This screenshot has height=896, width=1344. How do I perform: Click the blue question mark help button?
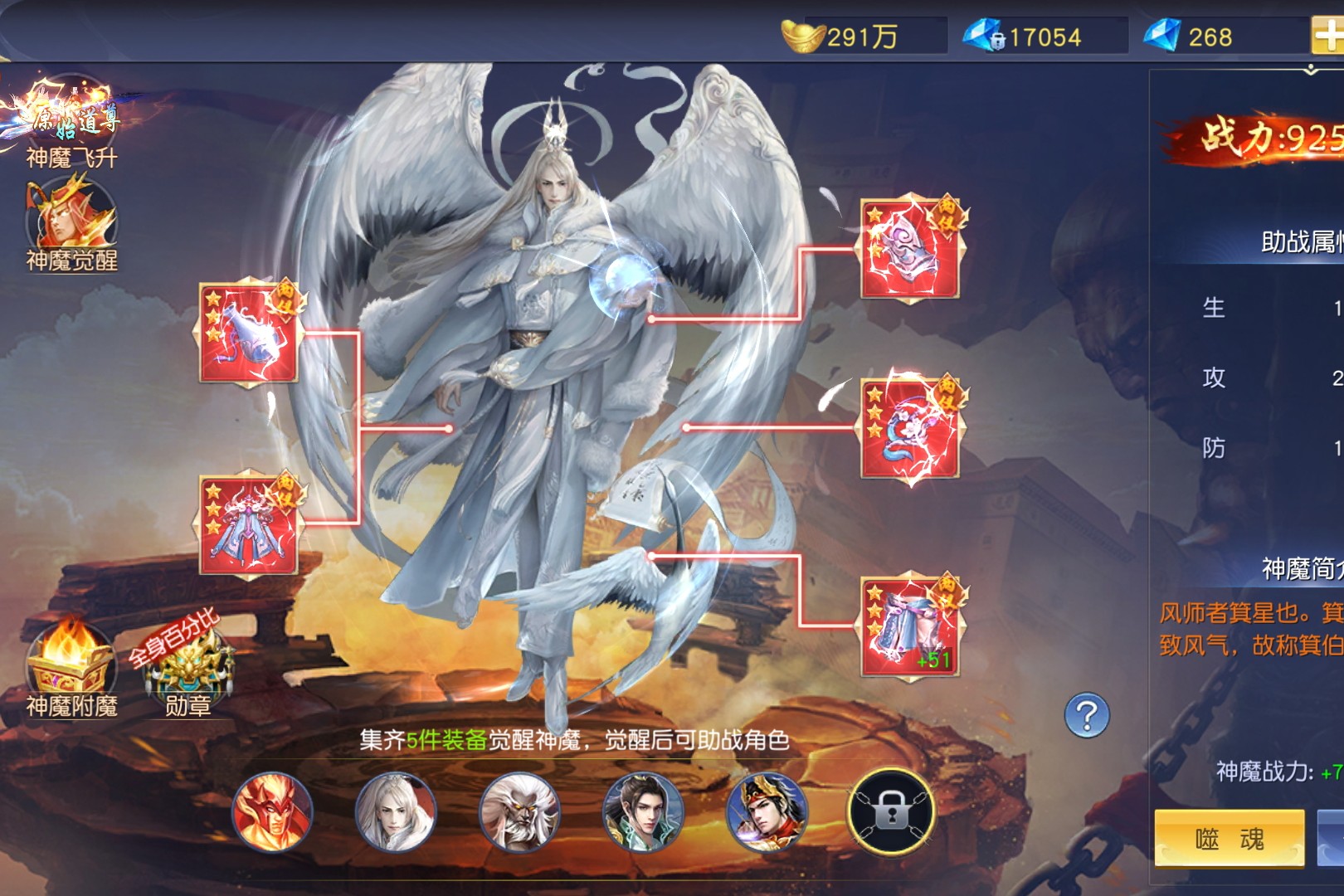point(1087,715)
